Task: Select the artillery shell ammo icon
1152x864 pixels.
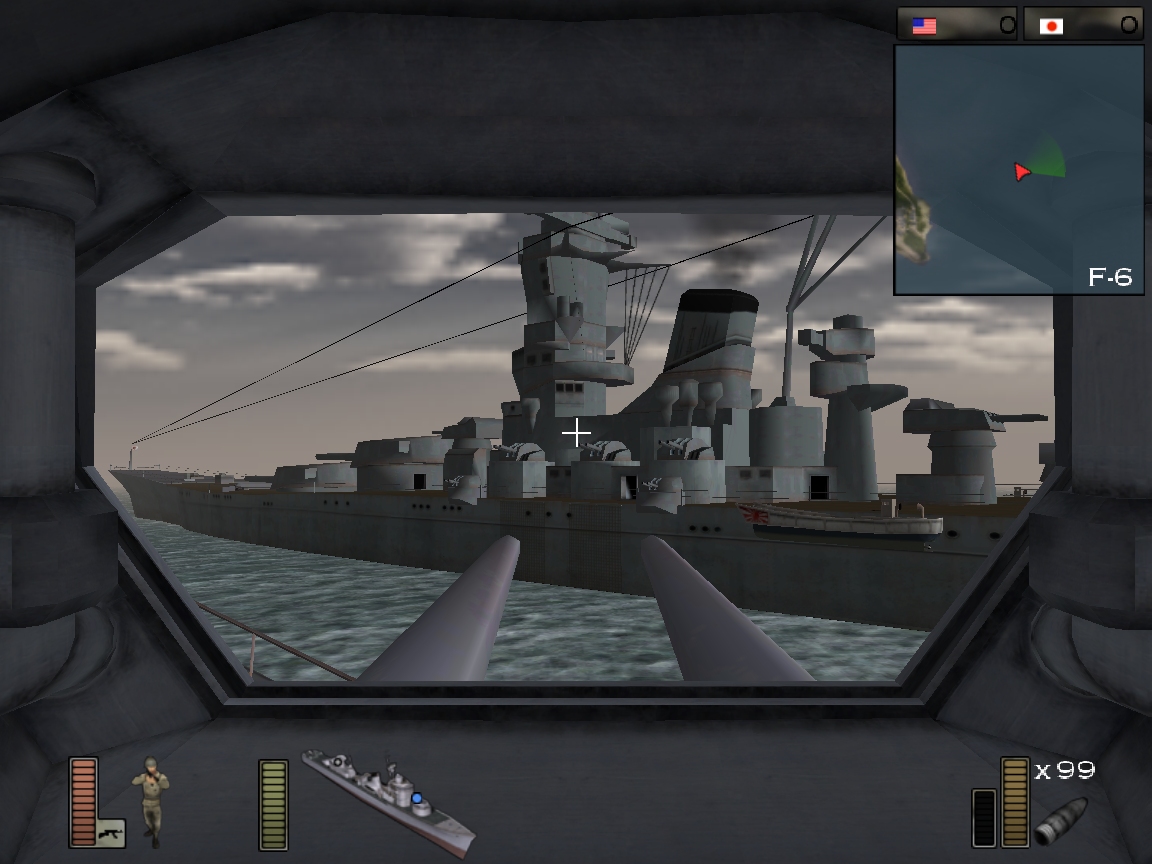Action: click(x=1060, y=819)
